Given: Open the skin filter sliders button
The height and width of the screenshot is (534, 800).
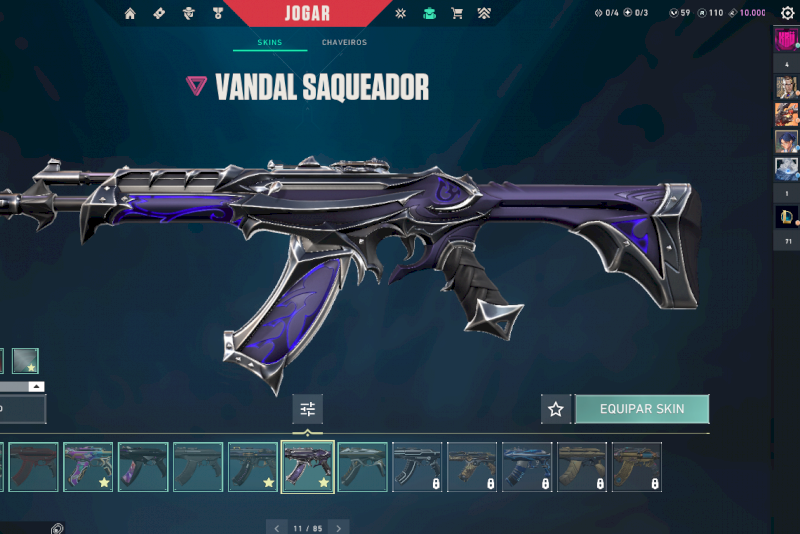Looking at the screenshot, I should pyautogui.click(x=307, y=409).
